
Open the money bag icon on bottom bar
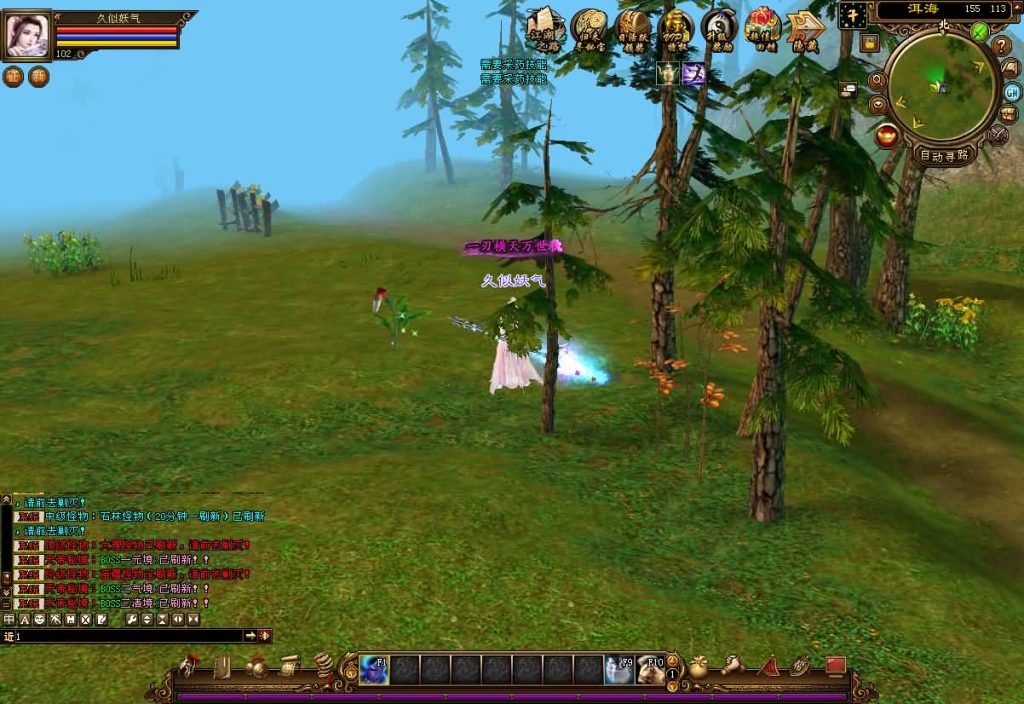point(699,666)
